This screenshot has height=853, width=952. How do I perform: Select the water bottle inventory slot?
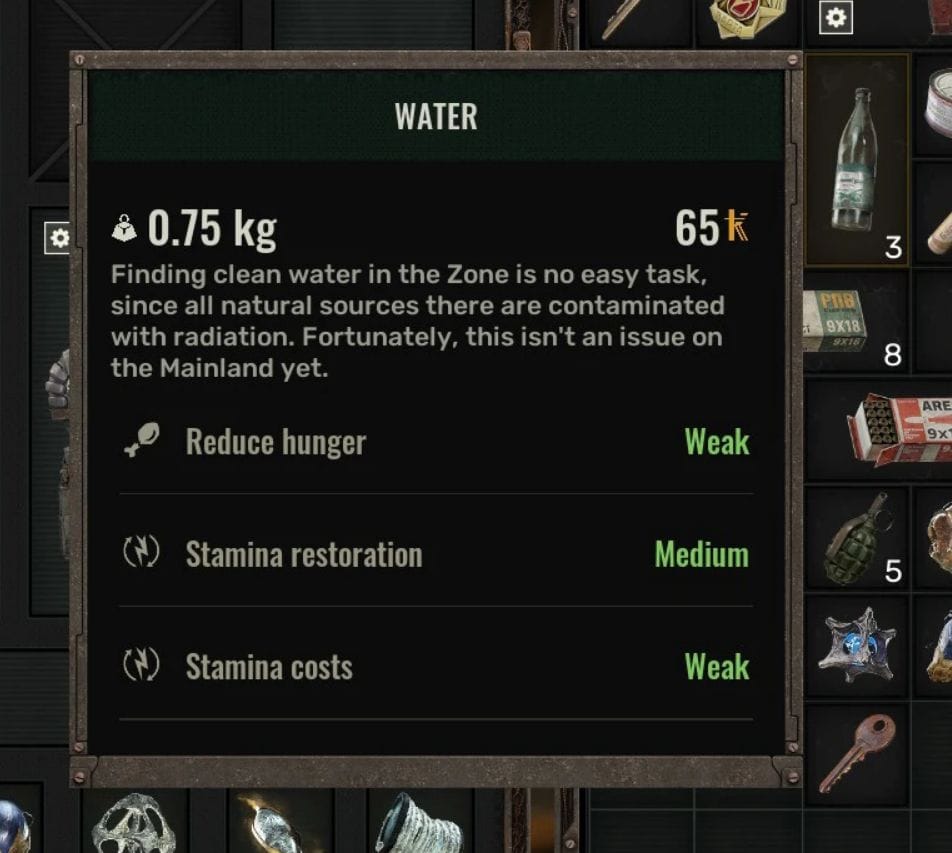tap(857, 160)
